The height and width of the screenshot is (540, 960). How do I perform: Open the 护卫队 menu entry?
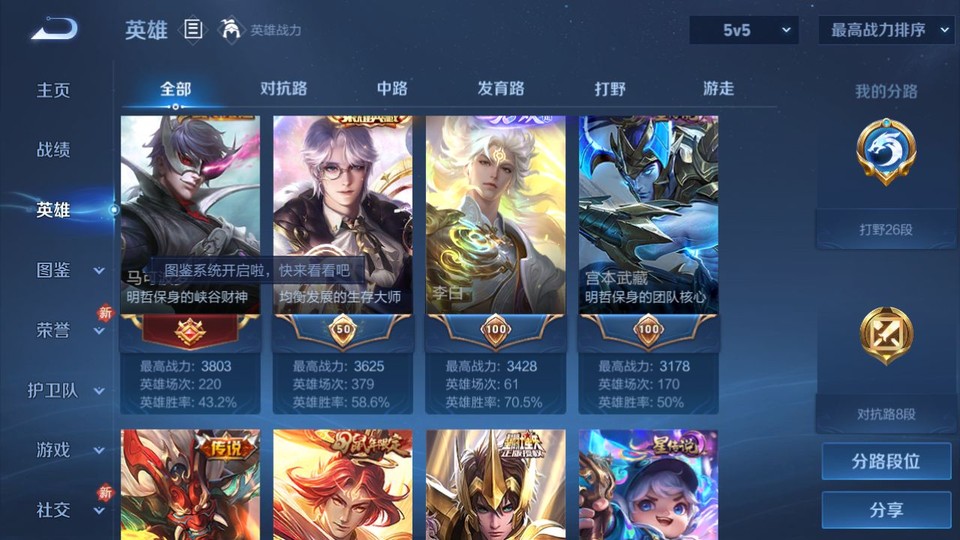tap(65, 390)
